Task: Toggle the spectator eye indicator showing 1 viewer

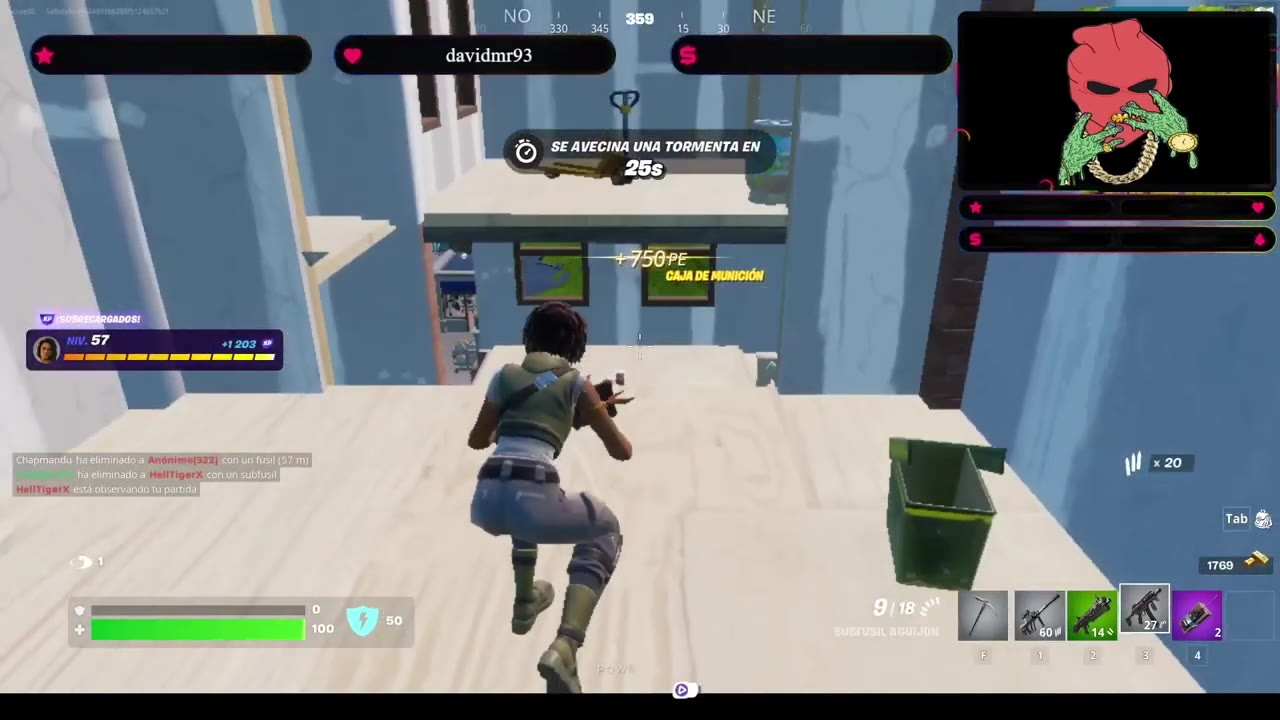Action: (84, 561)
